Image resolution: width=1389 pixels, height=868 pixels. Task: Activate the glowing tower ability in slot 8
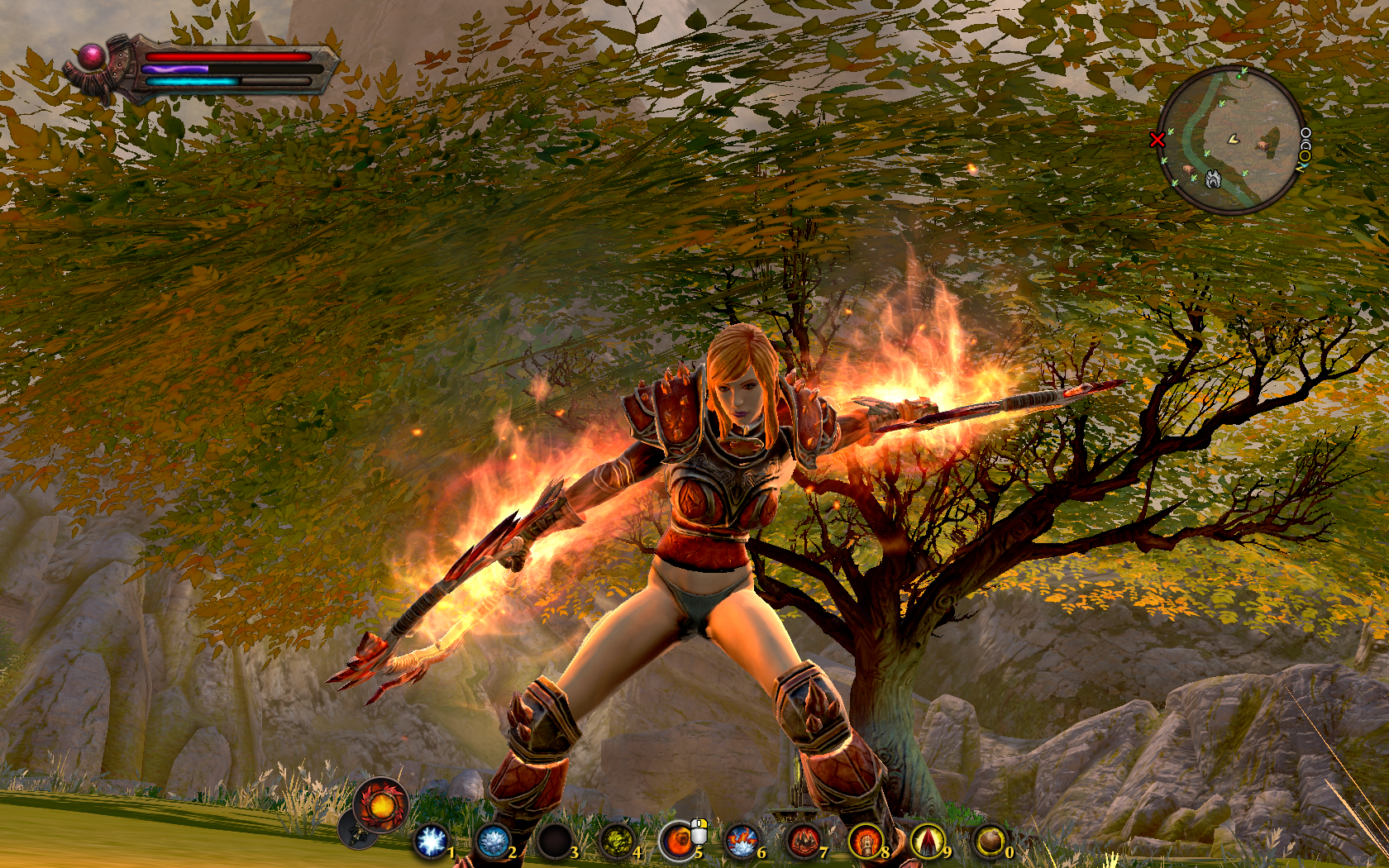pyautogui.click(x=866, y=842)
